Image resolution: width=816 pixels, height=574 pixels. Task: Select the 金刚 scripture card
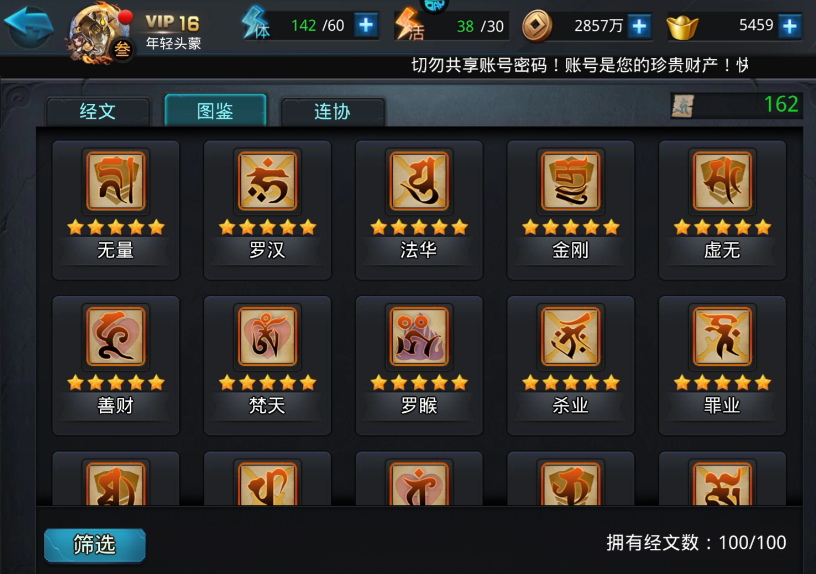(571, 208)
